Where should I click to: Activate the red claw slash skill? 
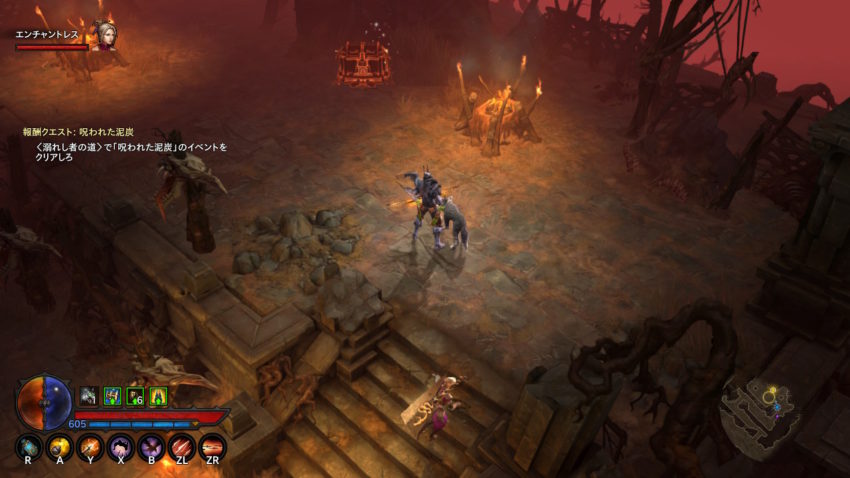pos(182,447)
